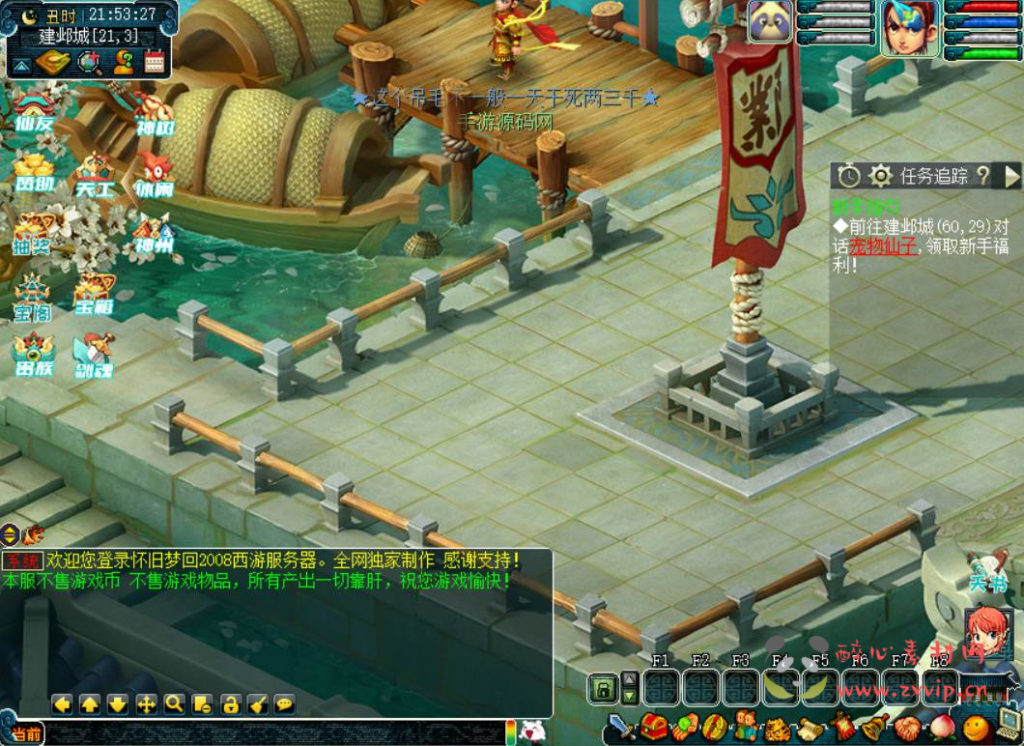Open the 宝阁 treasure pavilion icon

click(33, 299)
